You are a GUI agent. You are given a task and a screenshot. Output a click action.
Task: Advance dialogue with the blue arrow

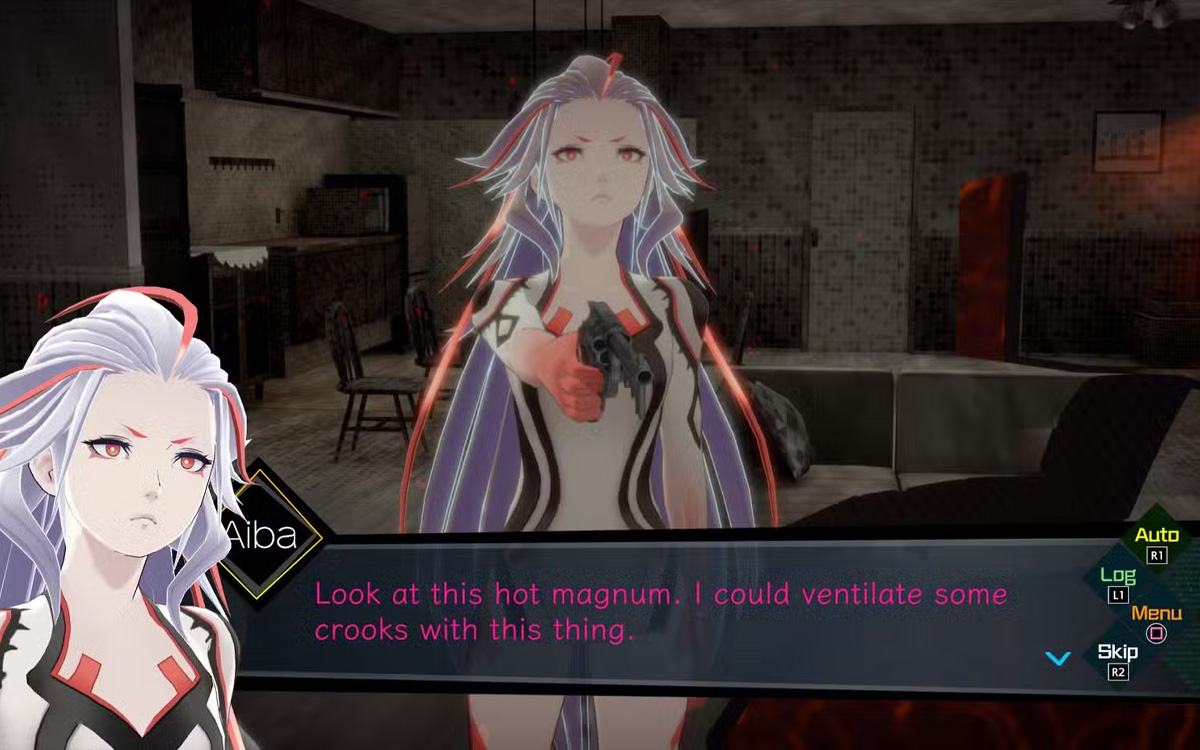[1058, 658]
